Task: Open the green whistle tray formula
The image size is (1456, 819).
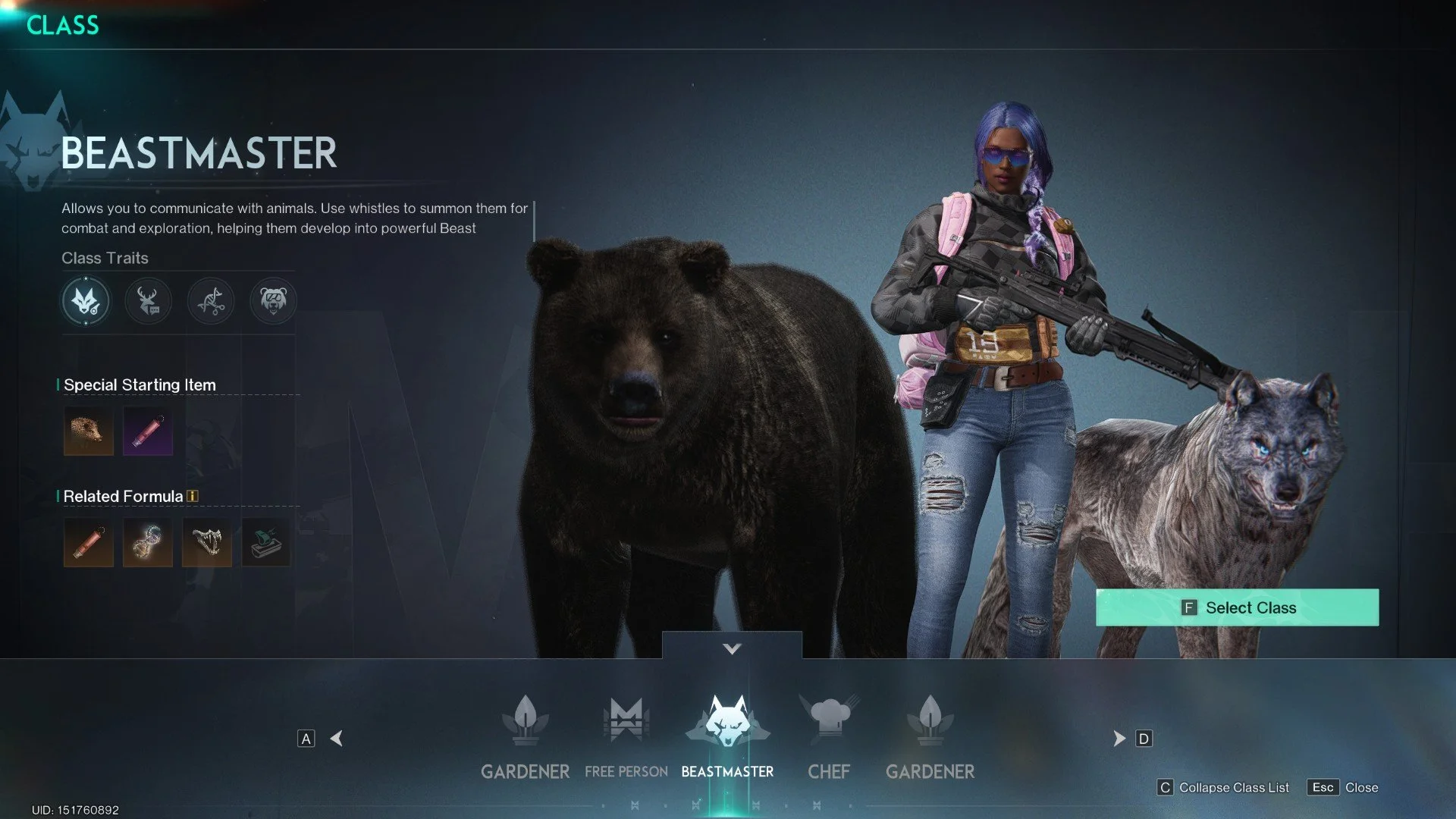Action: pyautogui.click(x=266, y=542)
